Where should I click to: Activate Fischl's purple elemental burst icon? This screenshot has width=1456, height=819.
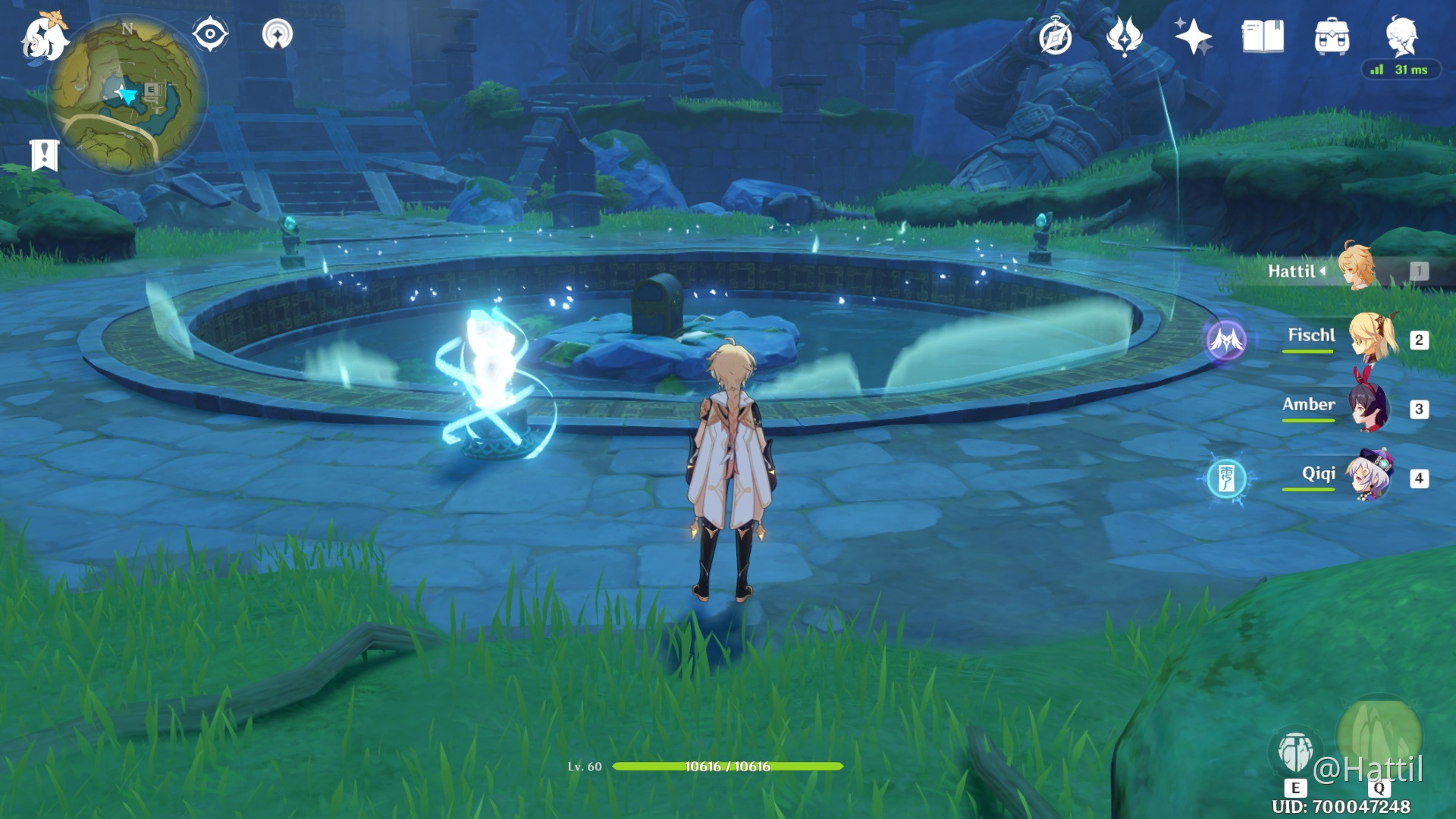click(x=1226, y=340)
